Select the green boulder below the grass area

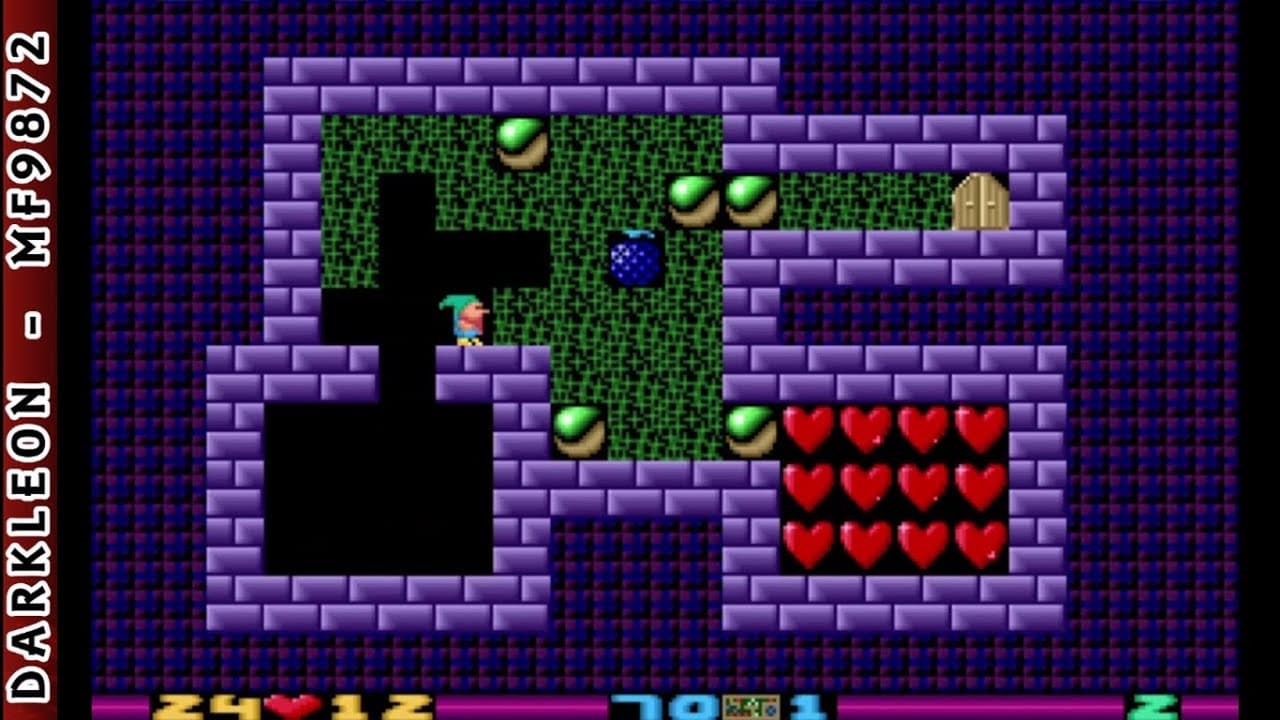click(580, 430)
